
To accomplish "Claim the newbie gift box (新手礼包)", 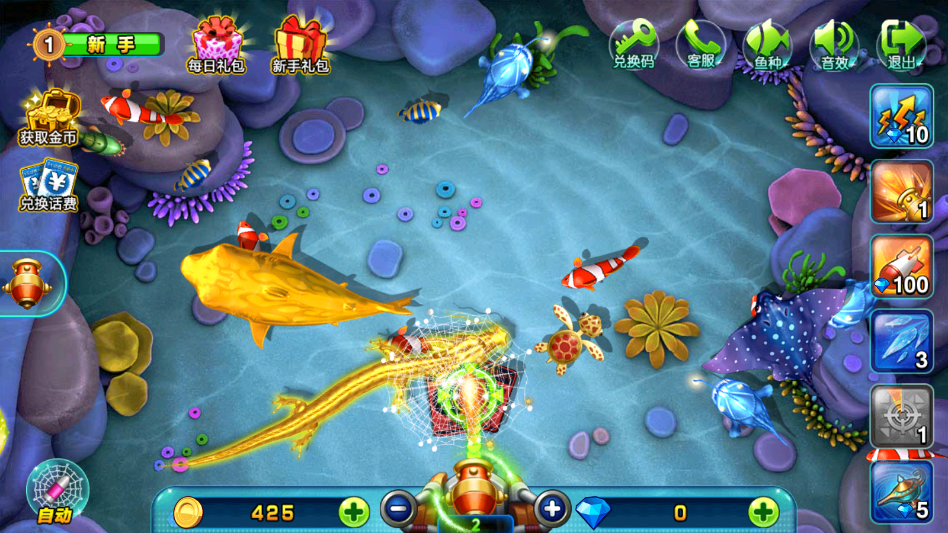I will [x=301, y=45].
